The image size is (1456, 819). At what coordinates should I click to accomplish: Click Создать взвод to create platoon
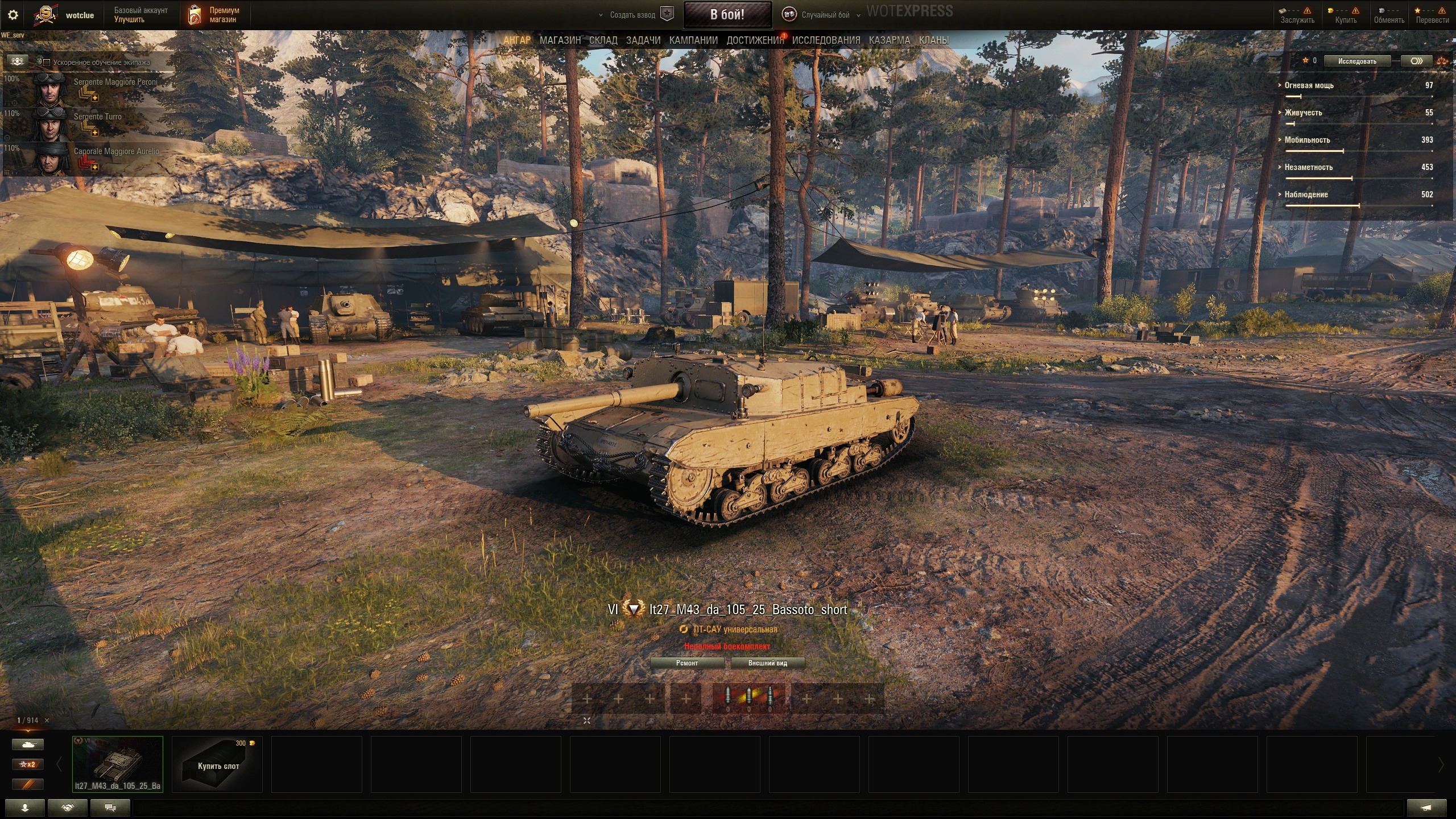pyautogui.click(x=632, y=15)
